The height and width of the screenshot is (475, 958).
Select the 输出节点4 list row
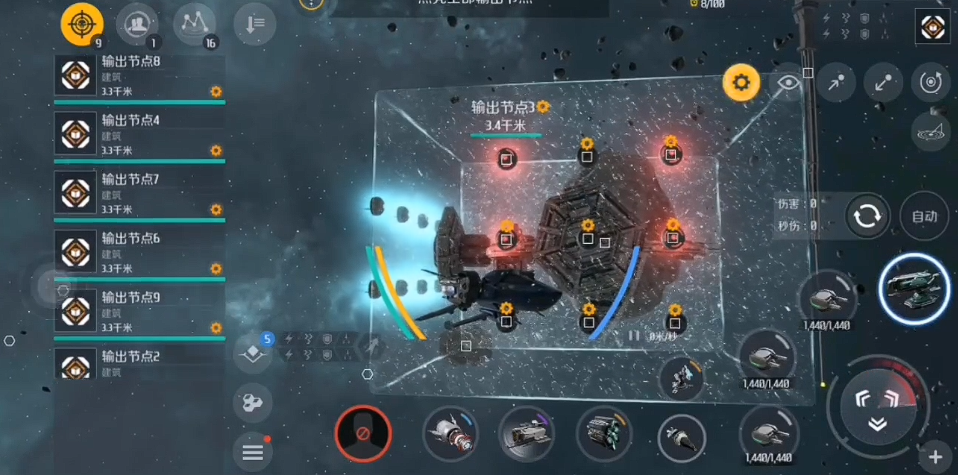coord(138,135)
